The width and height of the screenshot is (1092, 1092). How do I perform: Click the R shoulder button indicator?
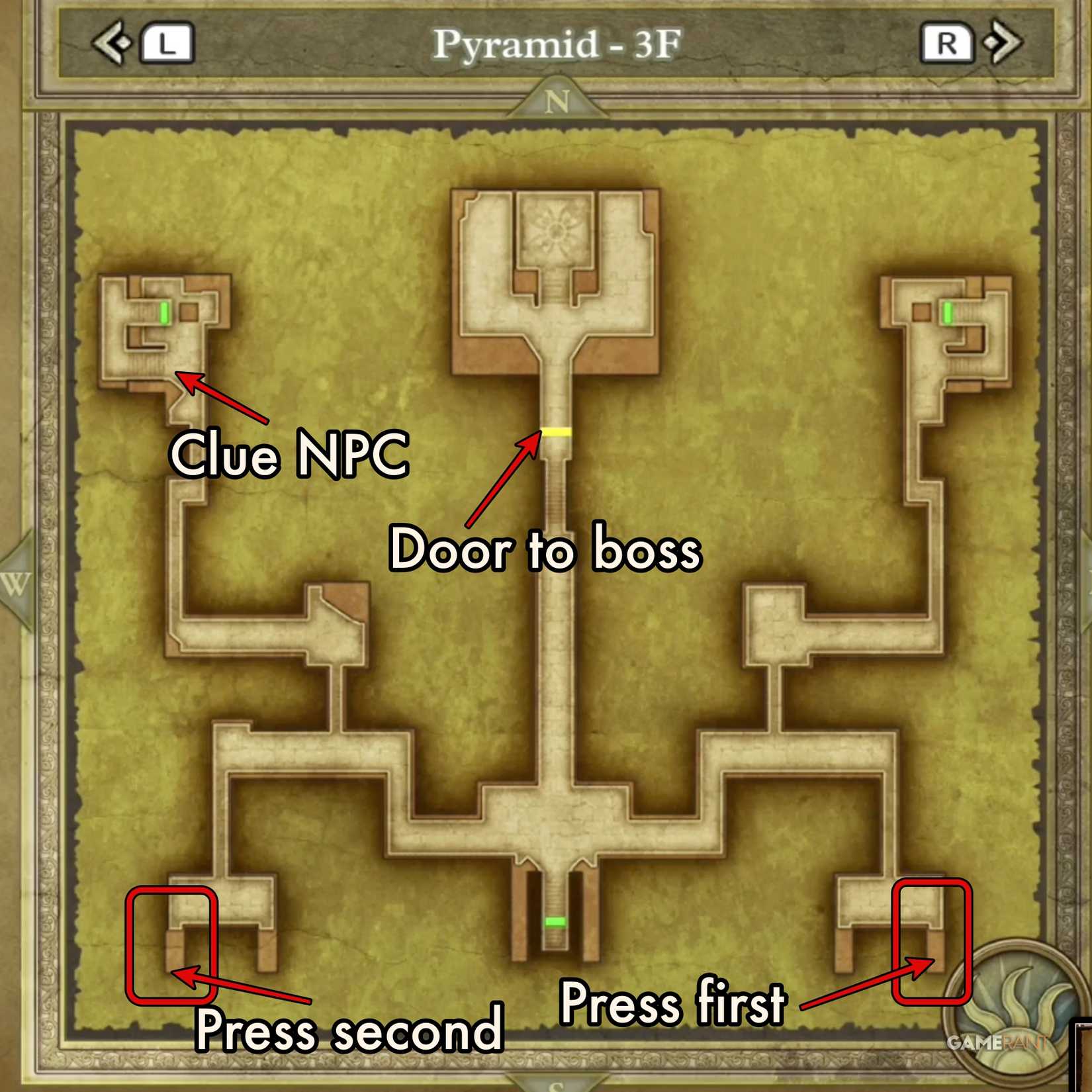point(946,42)
